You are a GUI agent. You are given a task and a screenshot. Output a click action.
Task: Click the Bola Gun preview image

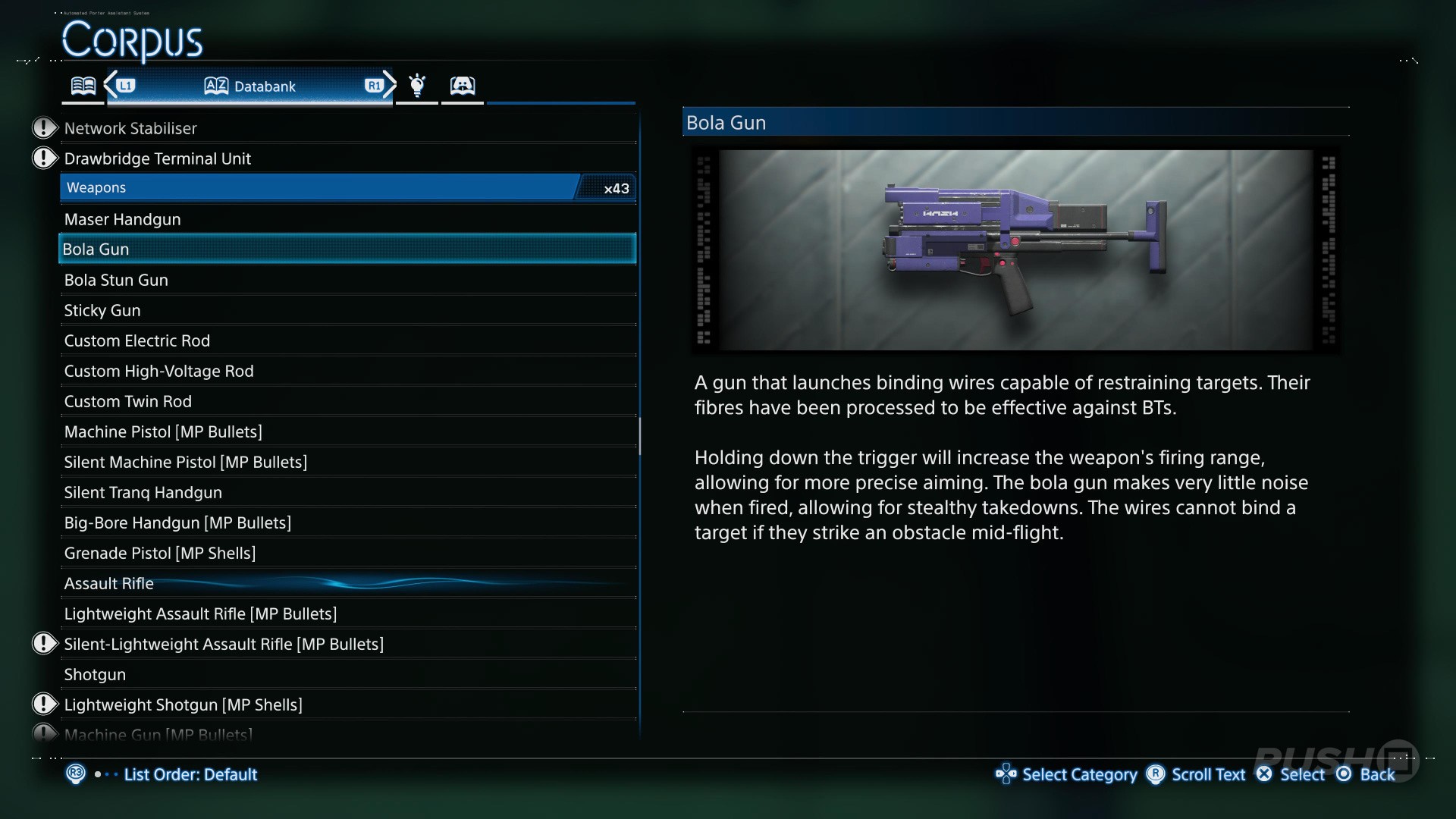1015,249
